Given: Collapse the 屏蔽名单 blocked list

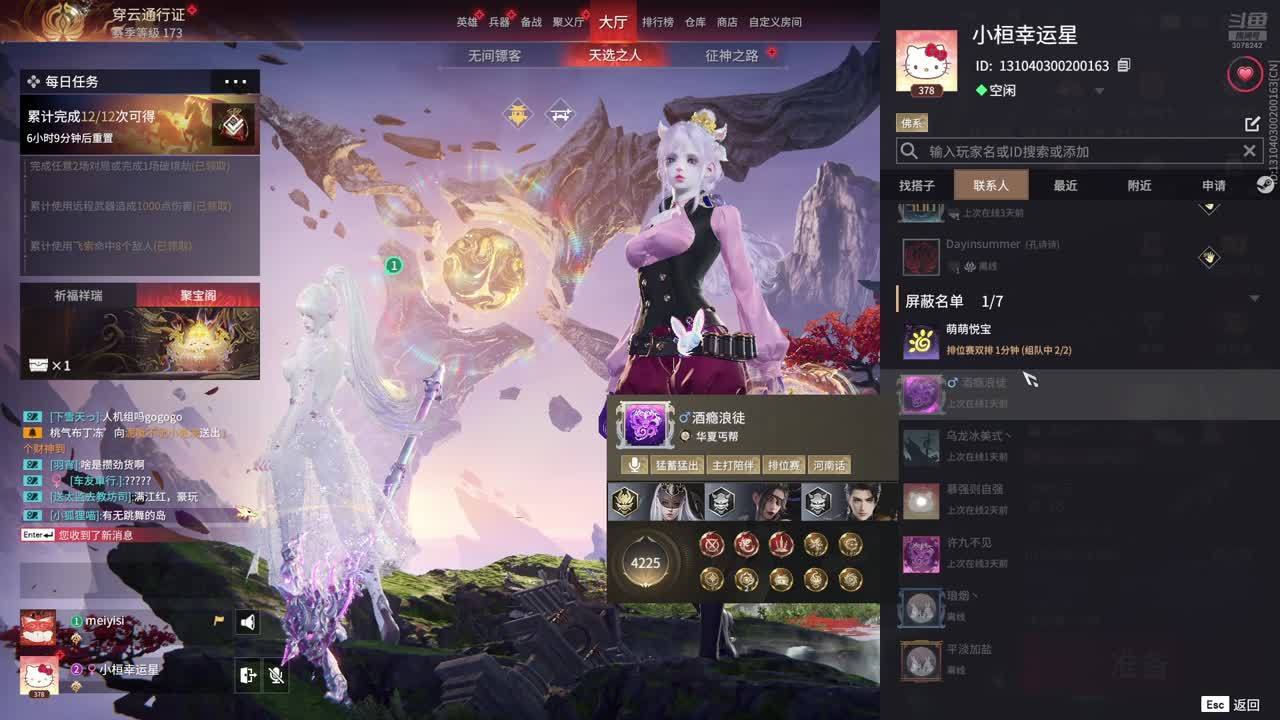Looking at the screenshot, I should (x=1254, y=299).
